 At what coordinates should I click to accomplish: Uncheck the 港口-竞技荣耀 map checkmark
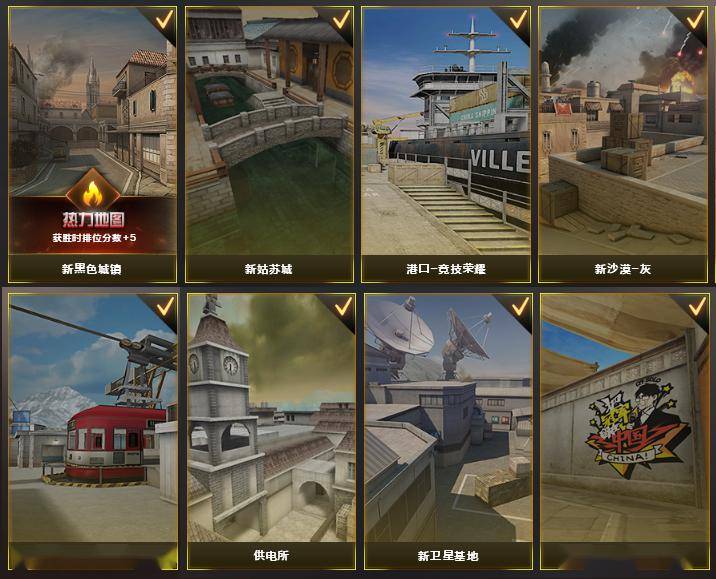coord(518,20)
